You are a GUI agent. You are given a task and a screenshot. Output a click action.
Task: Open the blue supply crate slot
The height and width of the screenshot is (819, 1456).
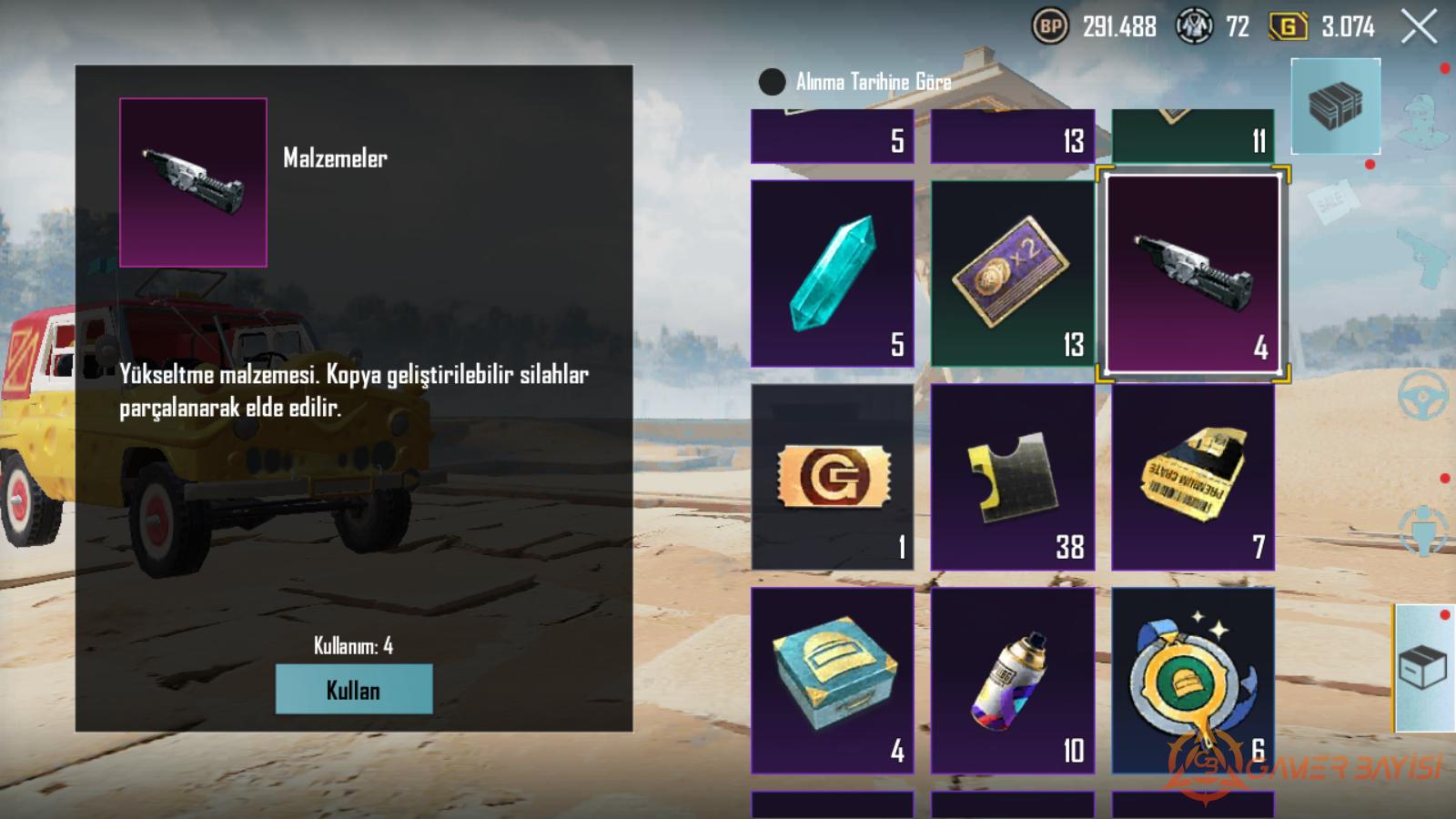pos(832,680)
